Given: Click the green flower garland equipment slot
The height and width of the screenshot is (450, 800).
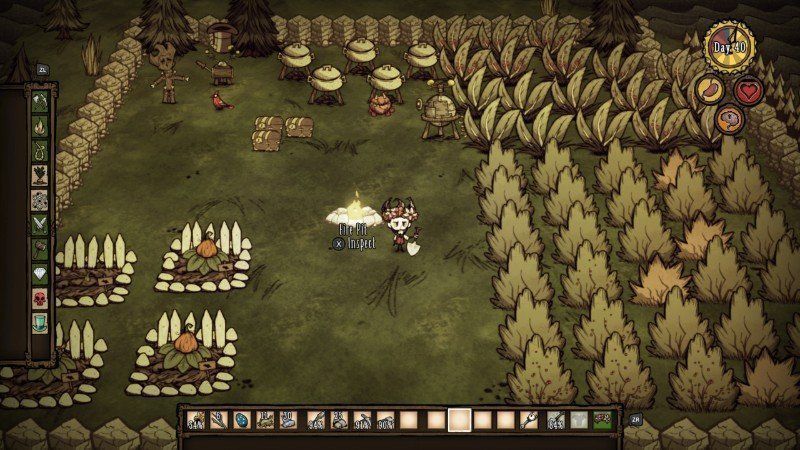Looking at the screenshot, I should coord(604,421).
